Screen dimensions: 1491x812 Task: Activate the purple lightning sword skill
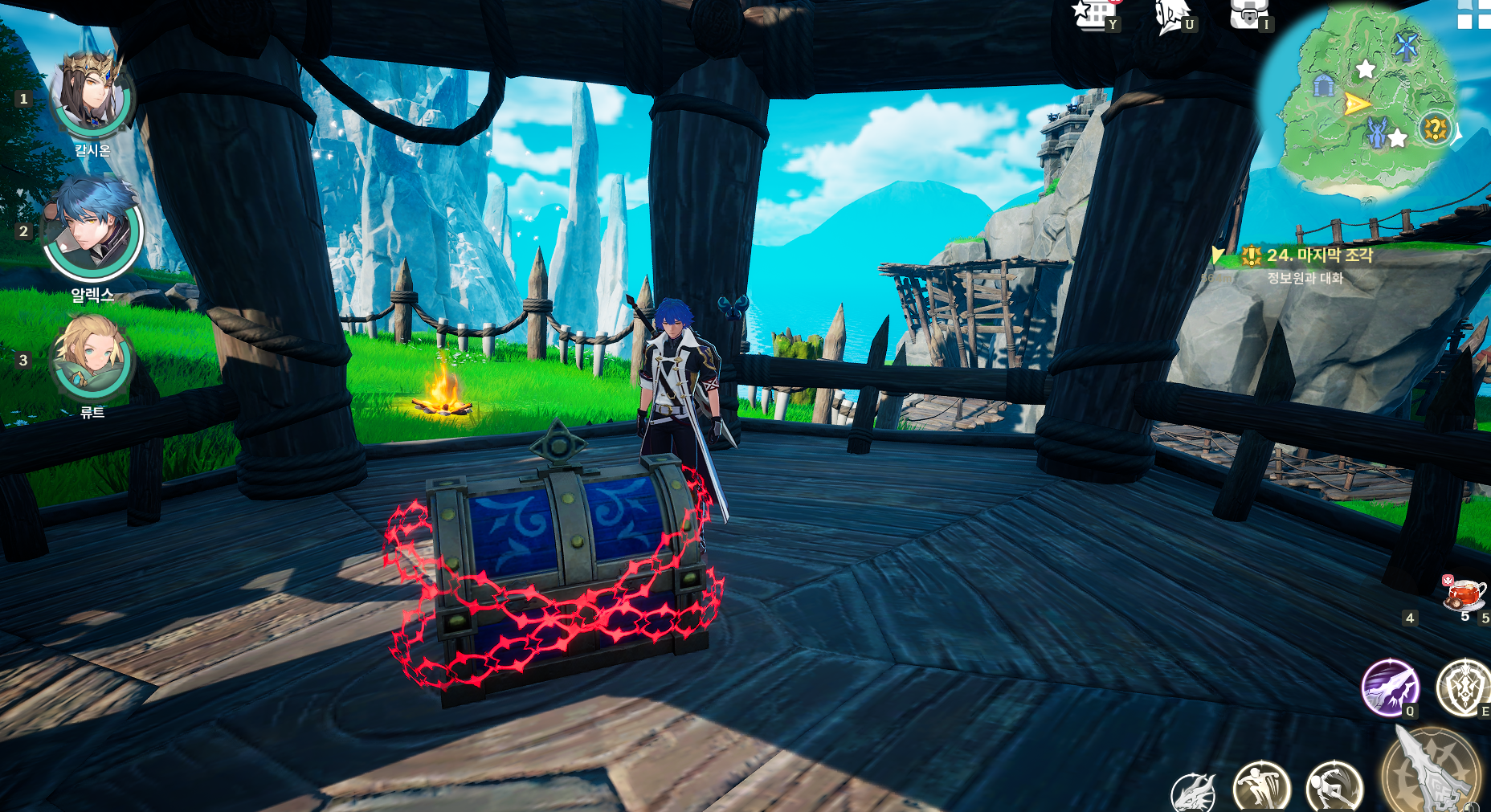pos(1390,688)
